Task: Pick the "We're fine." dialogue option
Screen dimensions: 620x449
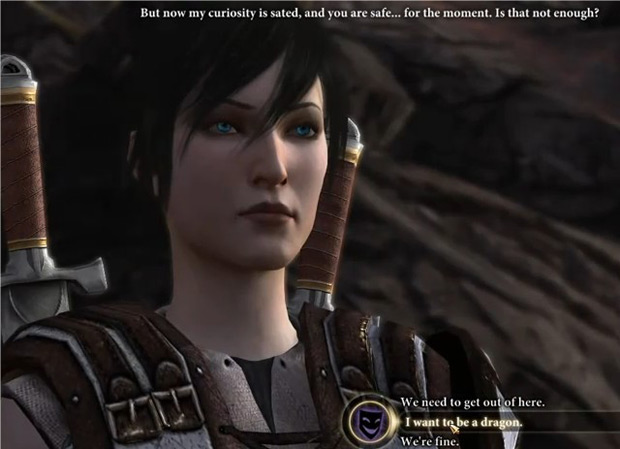Action: (x=432, y=441)
